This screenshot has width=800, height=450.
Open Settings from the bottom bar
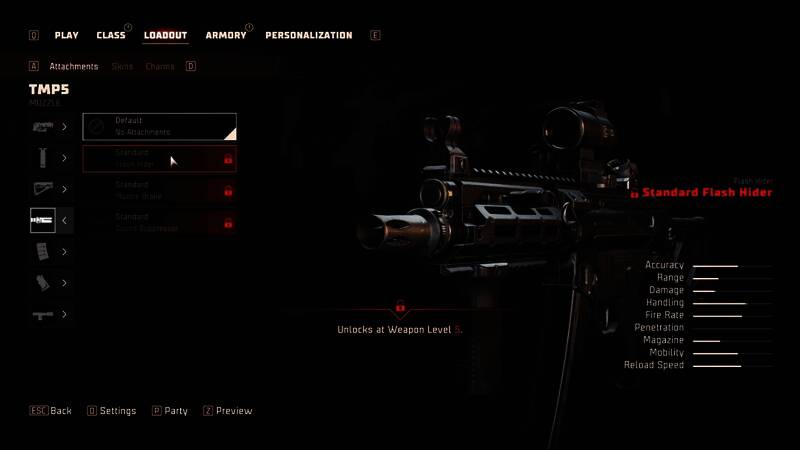tap(112, 411)
